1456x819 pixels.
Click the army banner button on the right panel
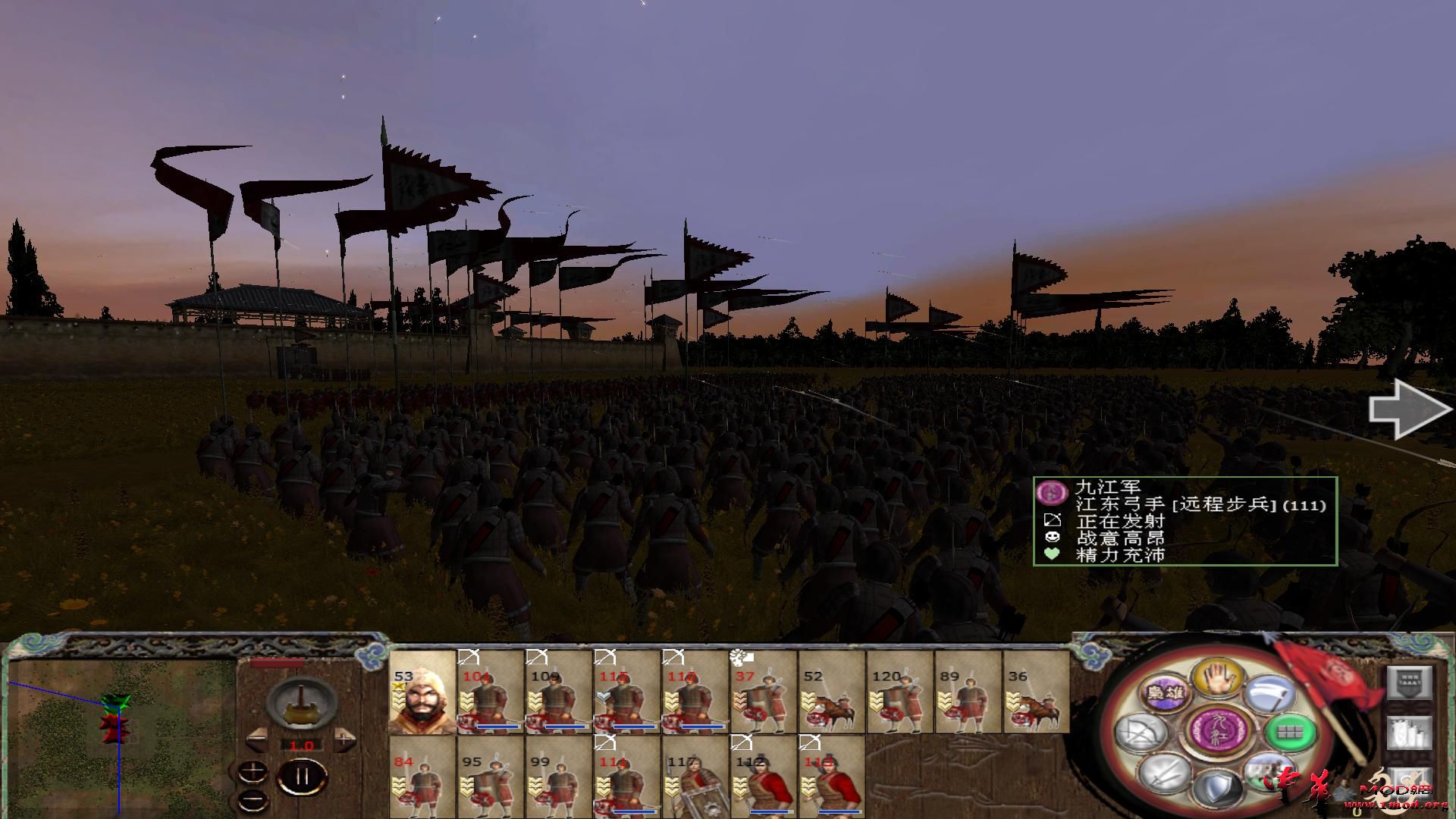1410,682
